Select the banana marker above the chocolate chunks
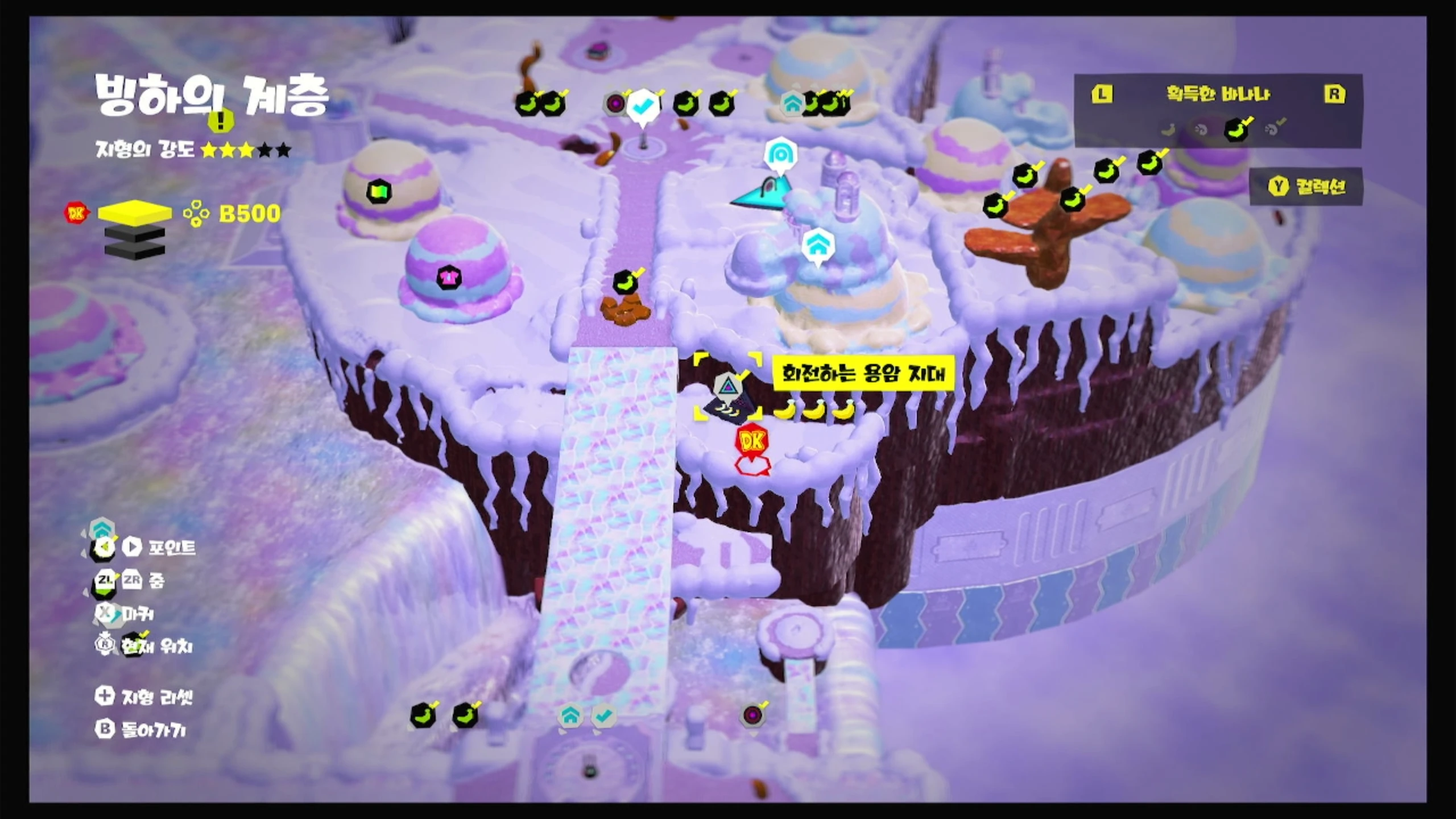 point(626,282)
